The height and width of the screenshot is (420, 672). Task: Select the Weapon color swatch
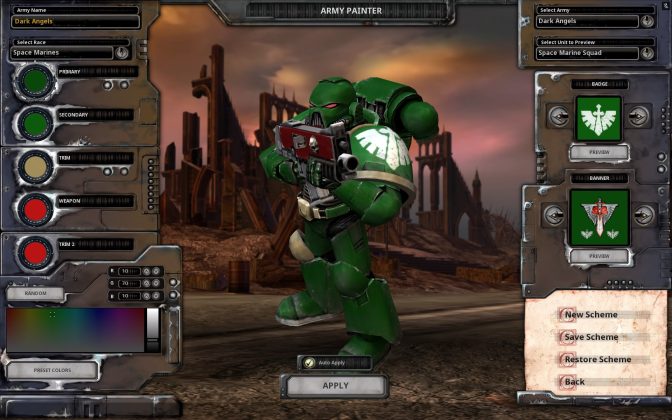(36, 208)
